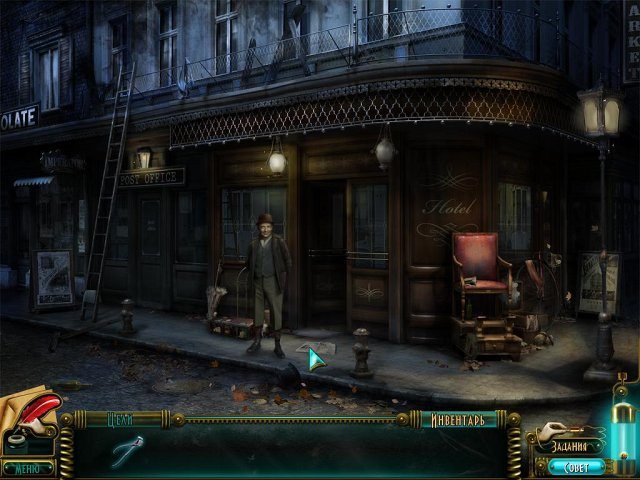The width and height of the screenshot is (640, 480).
Task: Open the Меню button
Action: [27, 467]
